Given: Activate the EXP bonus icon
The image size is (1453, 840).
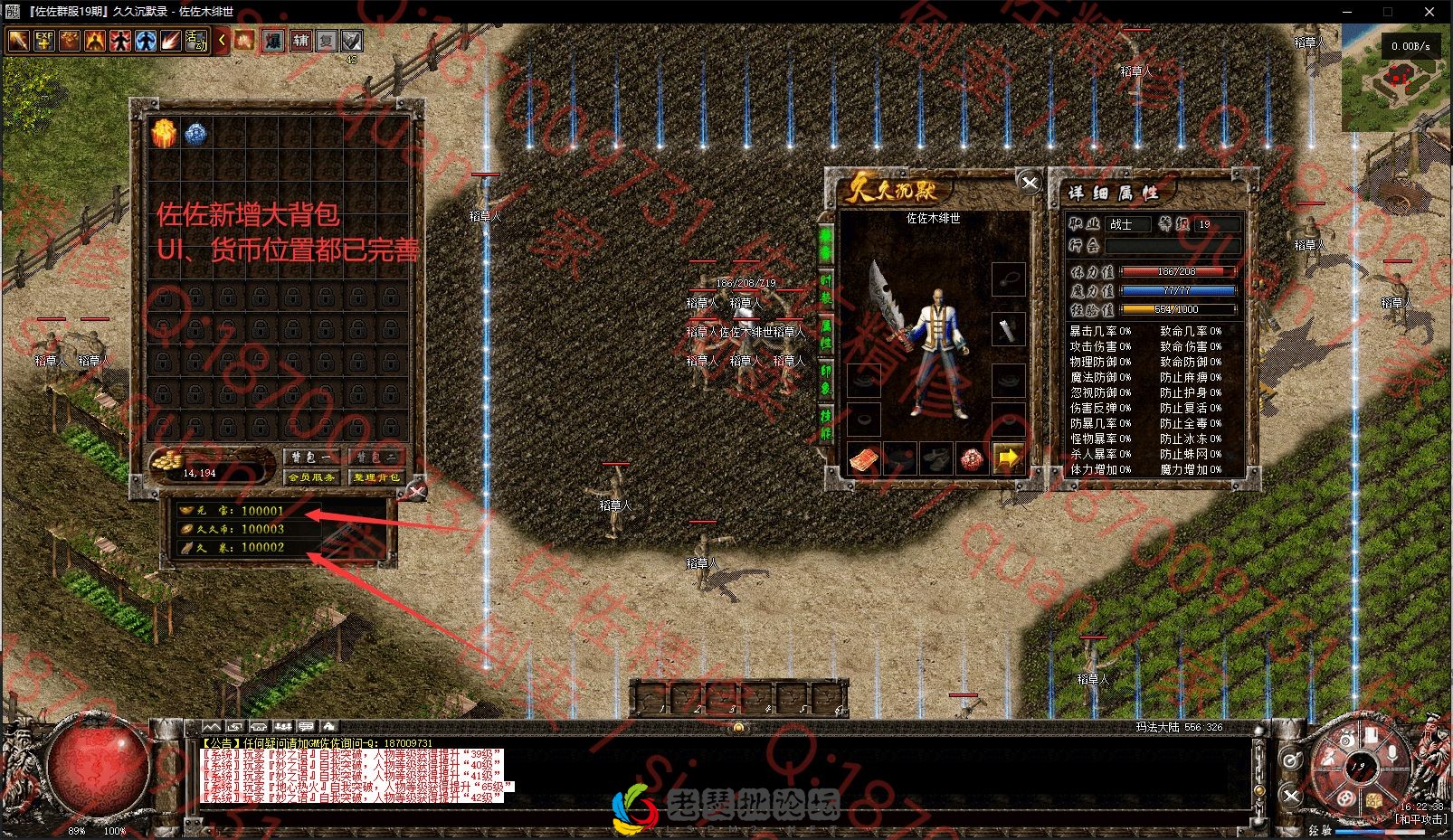Looking at the screenshot, I should click(43, 41).
